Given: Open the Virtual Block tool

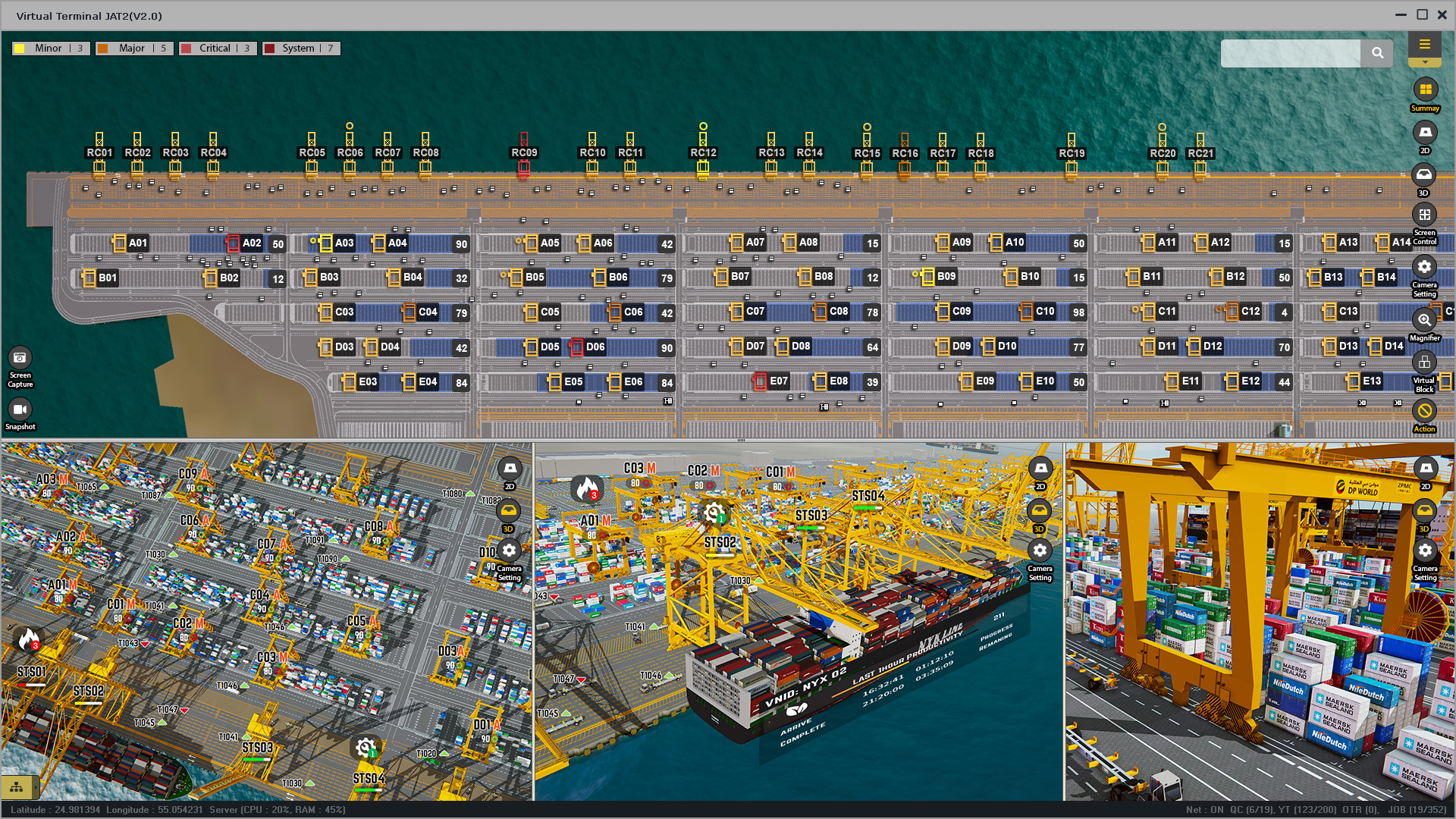Looking at the screenshot, I should (x=1424, y=363).
